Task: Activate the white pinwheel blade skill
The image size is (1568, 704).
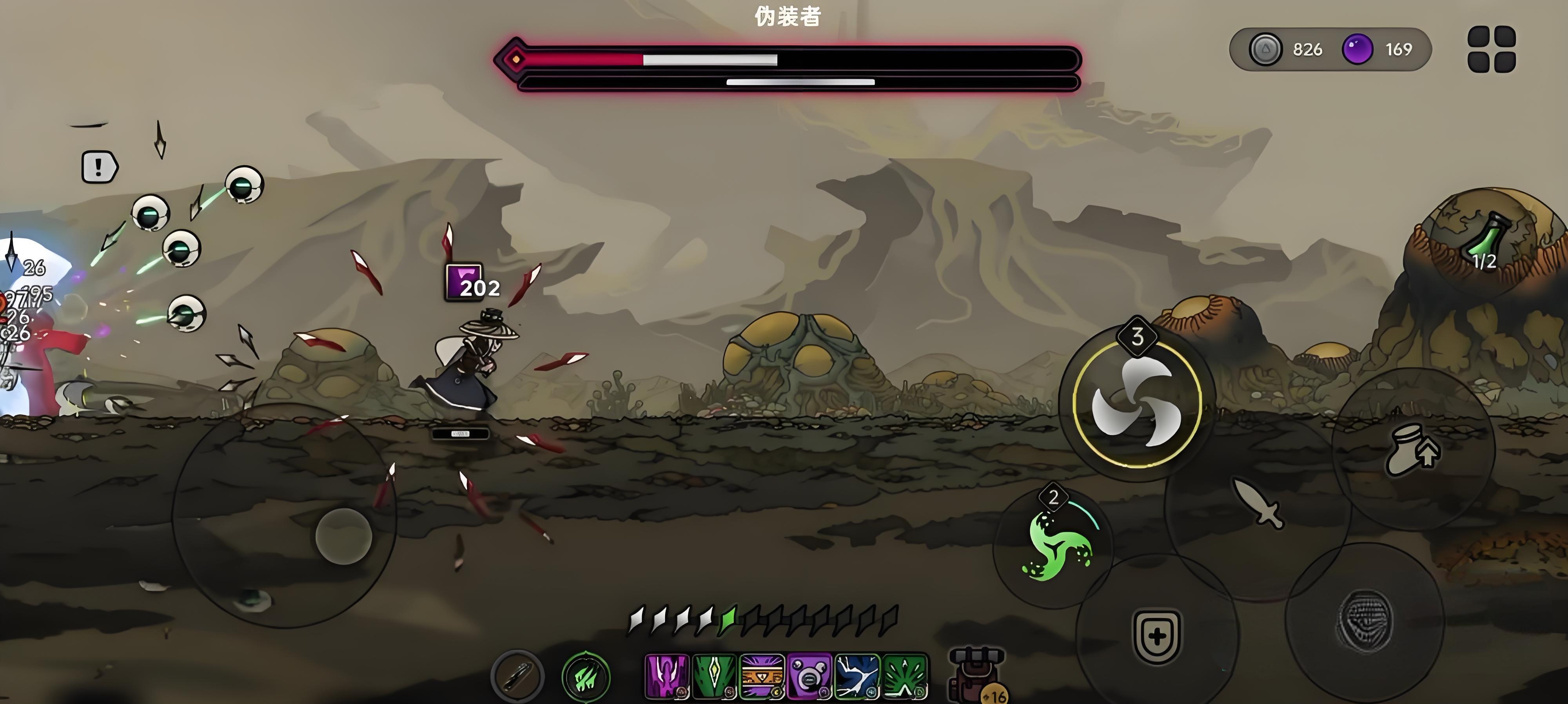Action: pyautogui.click(x=1136, y=402)
